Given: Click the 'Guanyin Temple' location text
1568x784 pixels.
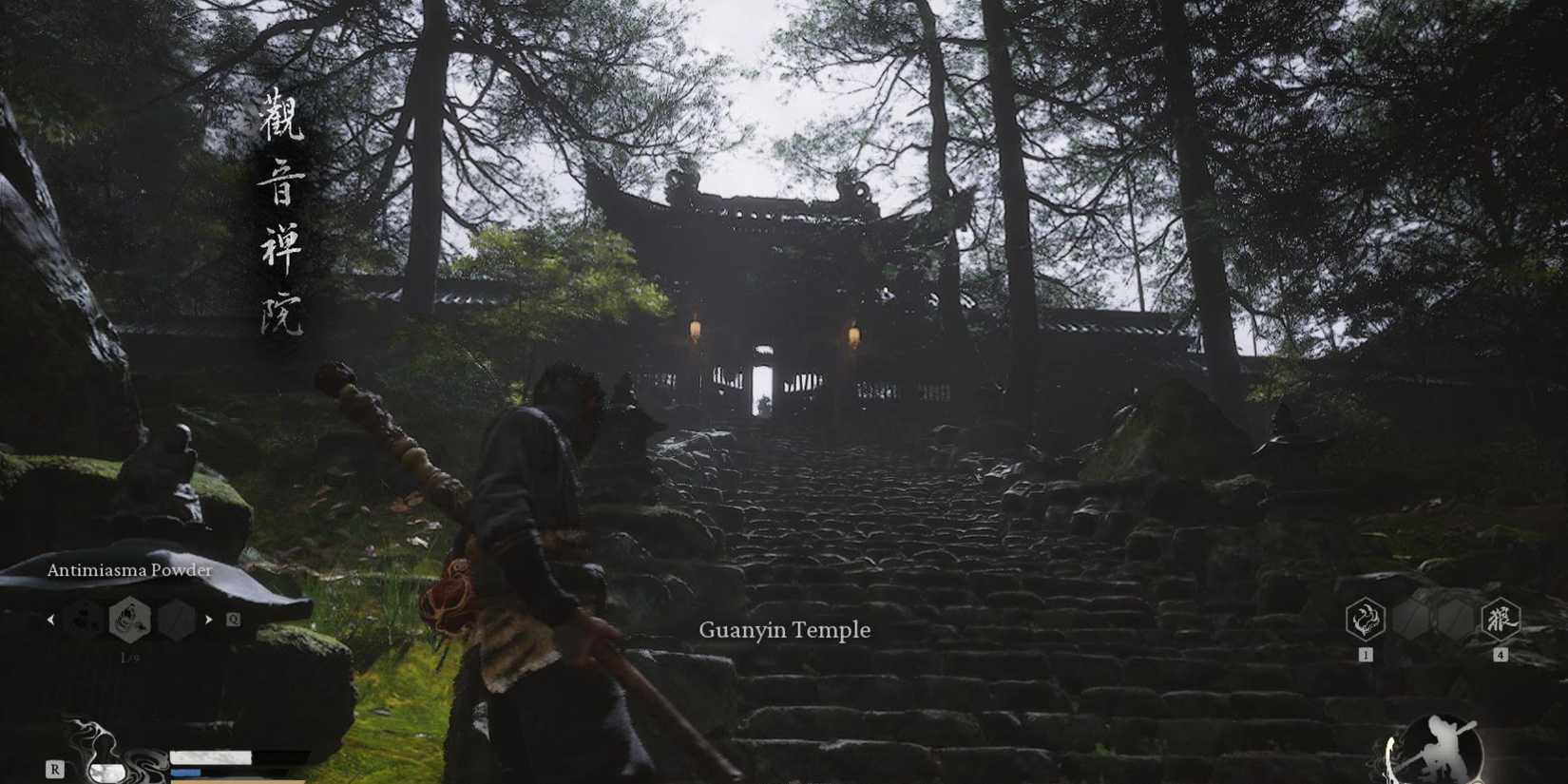Looking at the screenshot, I should pos(785,629).
